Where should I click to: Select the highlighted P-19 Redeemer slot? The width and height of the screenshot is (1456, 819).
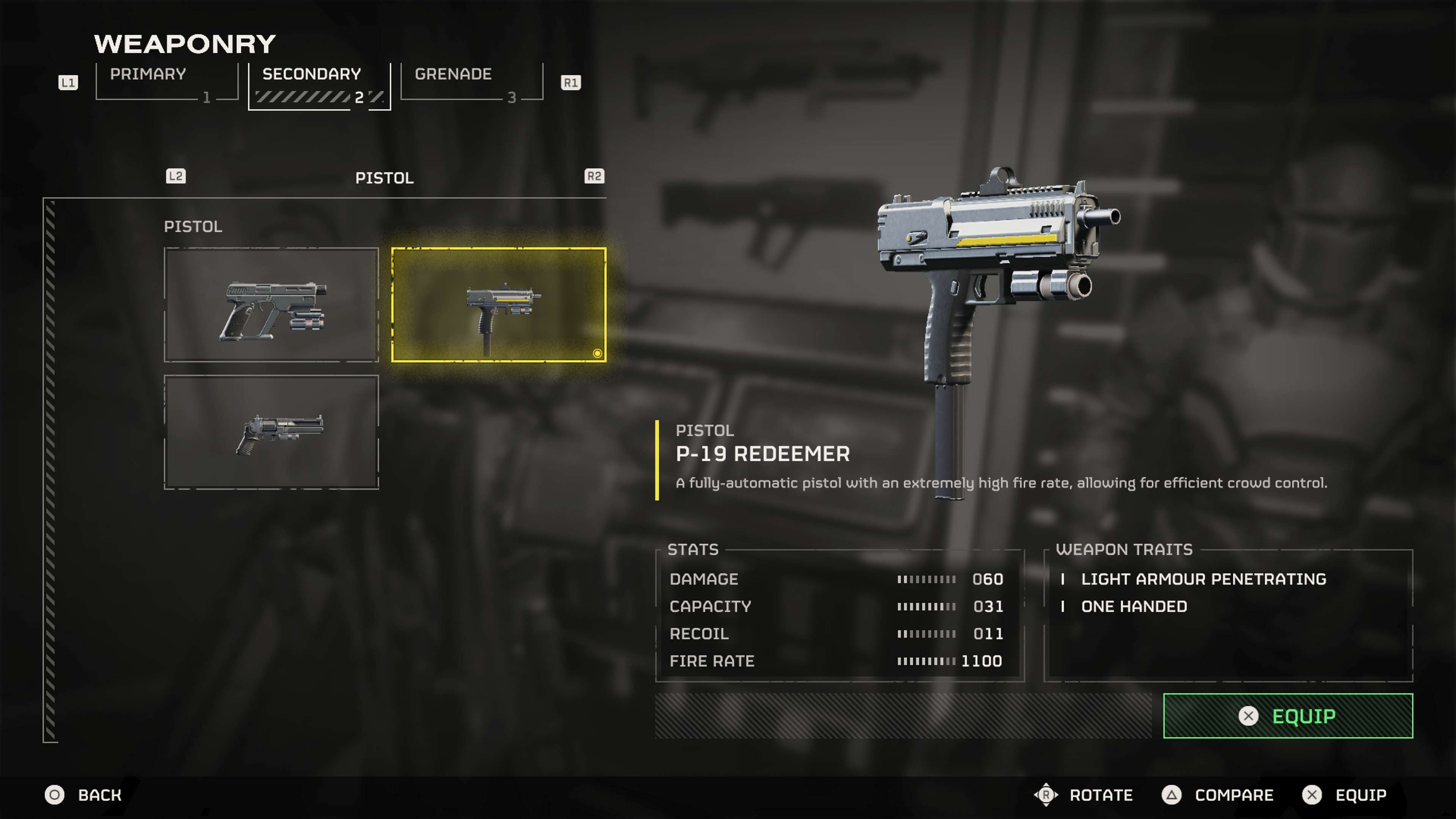click(499, 304)
